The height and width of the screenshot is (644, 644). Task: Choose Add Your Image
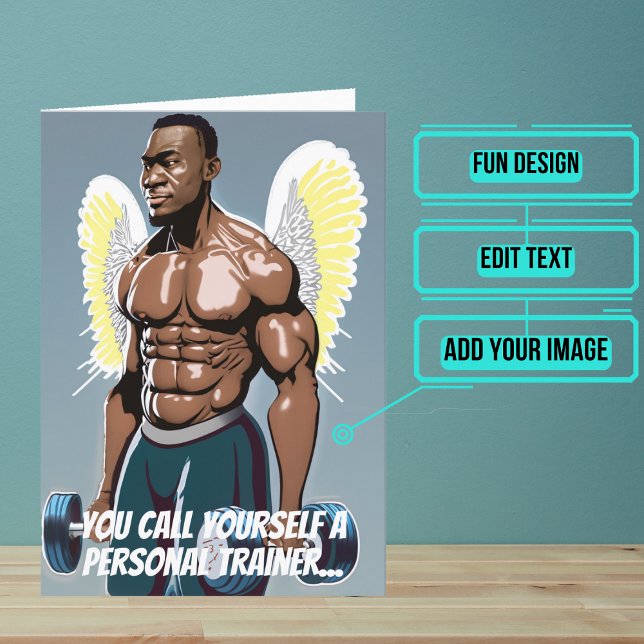click(526, 350)
